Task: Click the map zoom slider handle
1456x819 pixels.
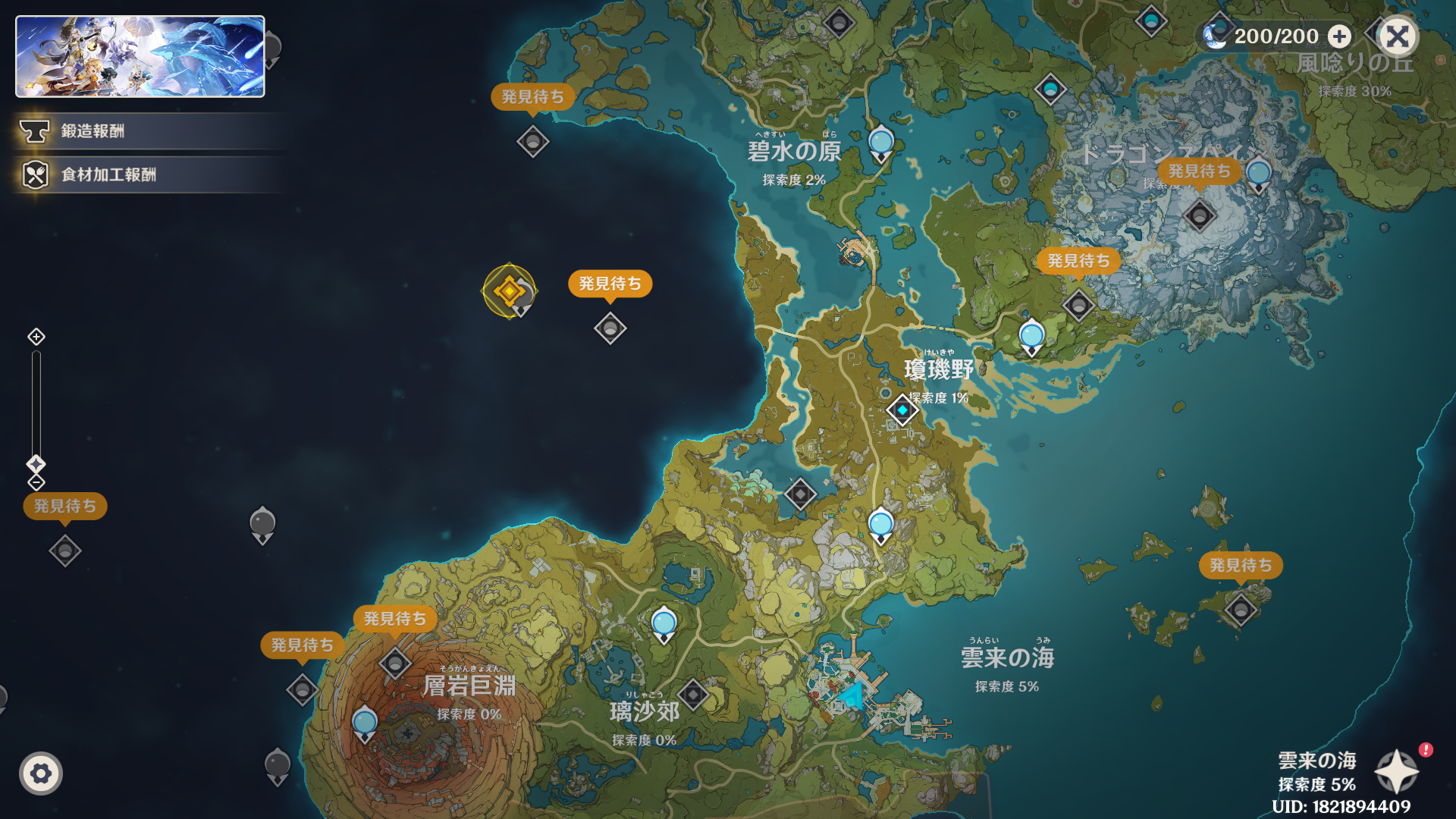Action: (36, 463)
